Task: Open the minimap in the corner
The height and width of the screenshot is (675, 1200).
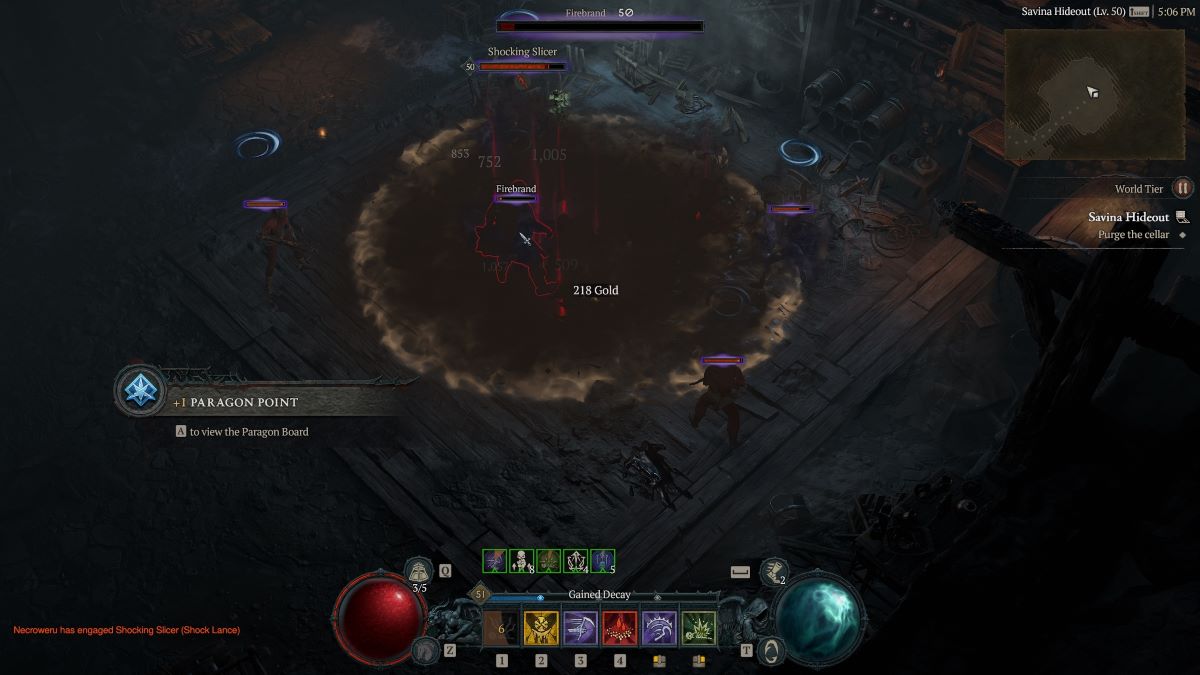Action: point(1094,93)
